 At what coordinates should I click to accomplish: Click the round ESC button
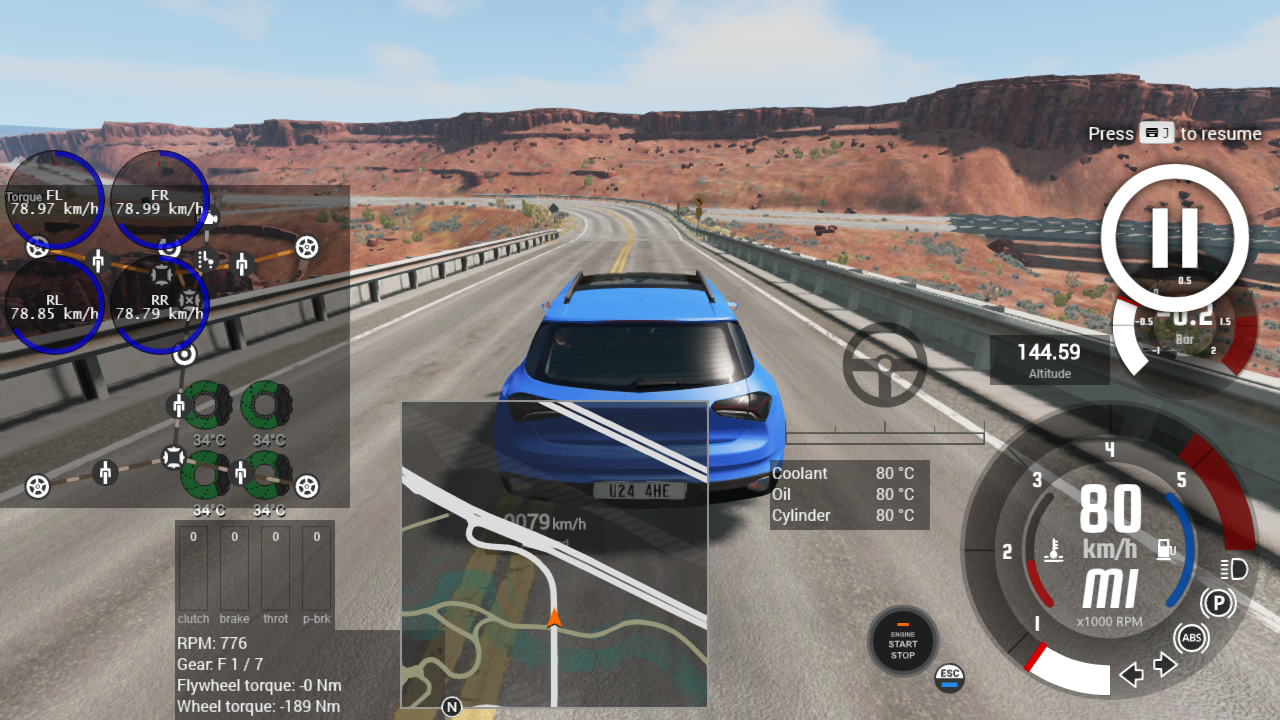click(x=950, y=677)
